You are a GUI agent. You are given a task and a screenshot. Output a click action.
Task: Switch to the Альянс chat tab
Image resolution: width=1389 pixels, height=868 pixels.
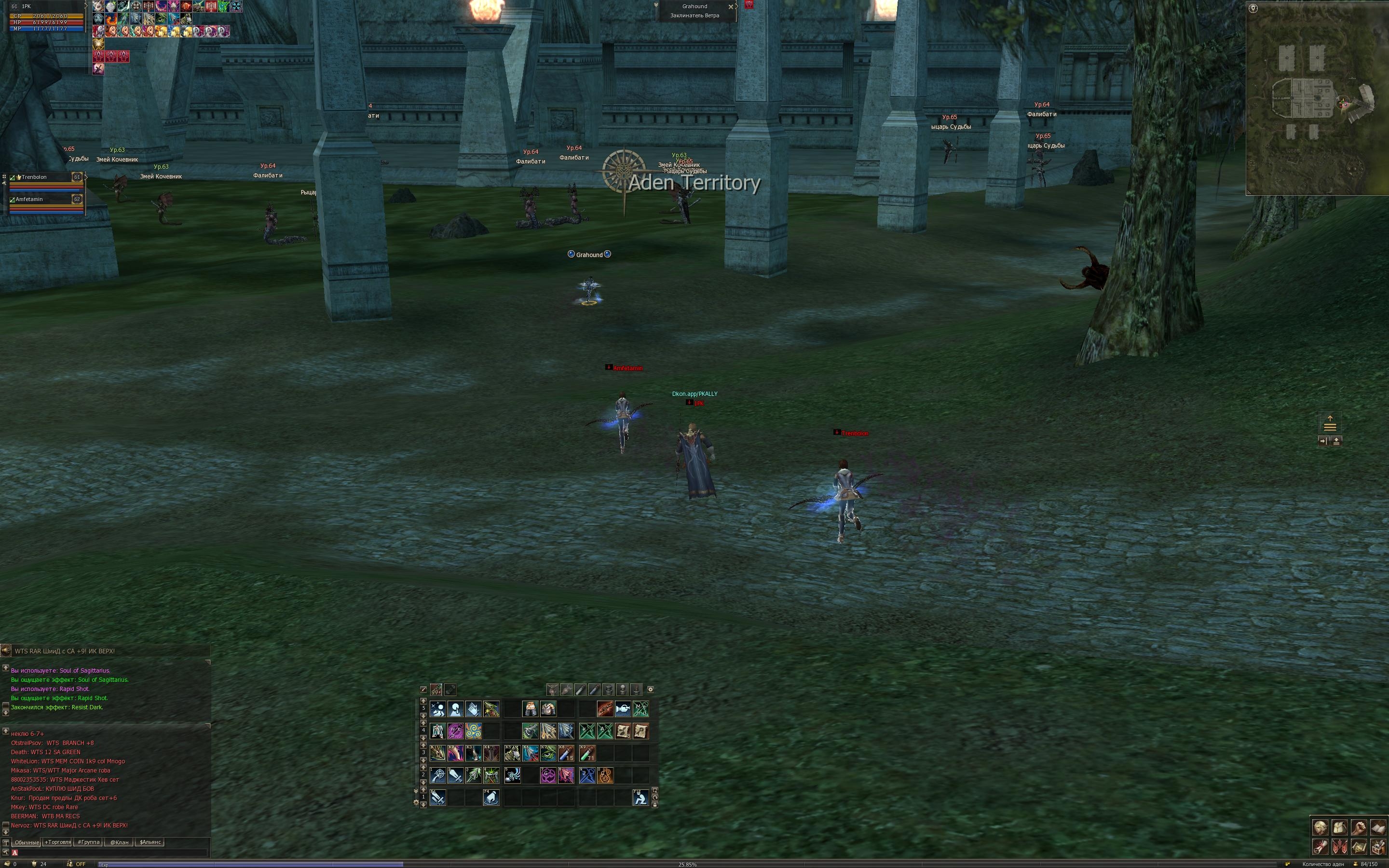coord(150,842)
